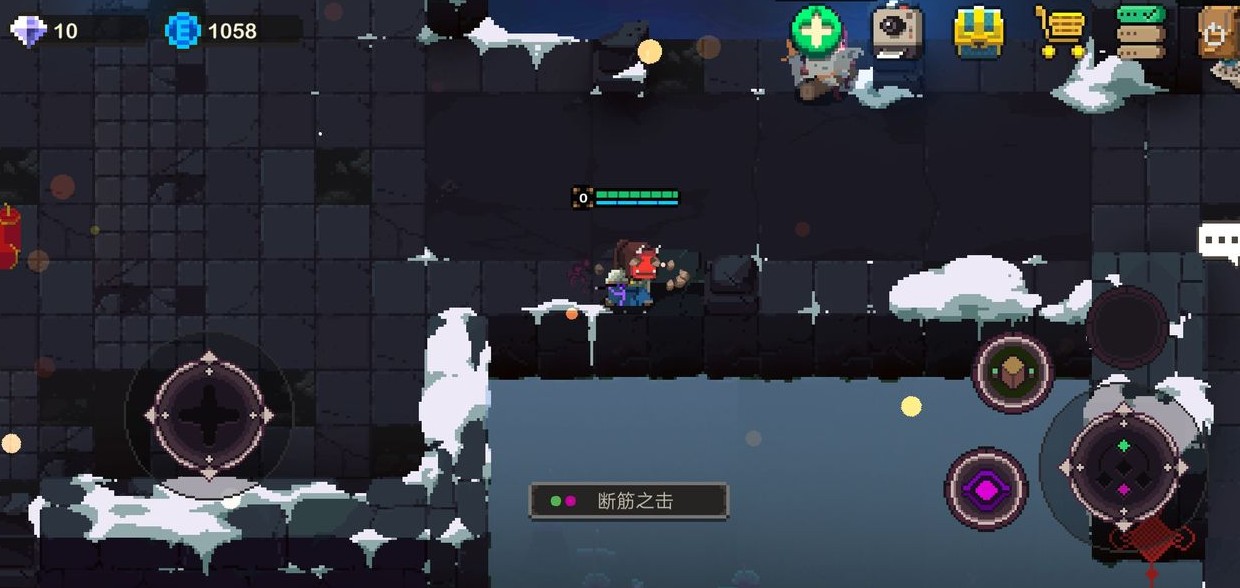
Task: Select the 断筋之击 skill label
Action: coord(628,501)
